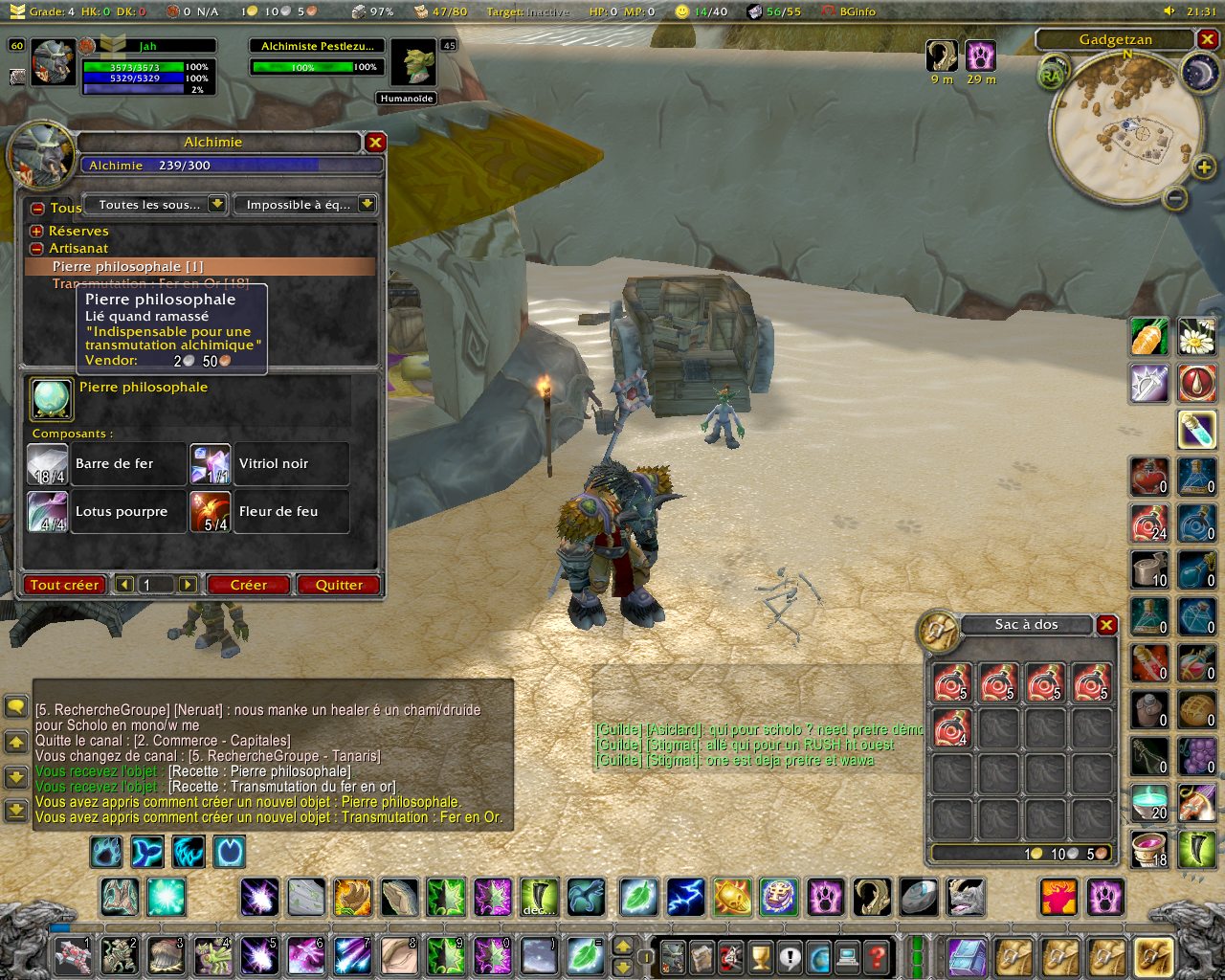Close the Sac à dos bag window
This screenshot has width=1225, height=980.
pos(1106,625)
